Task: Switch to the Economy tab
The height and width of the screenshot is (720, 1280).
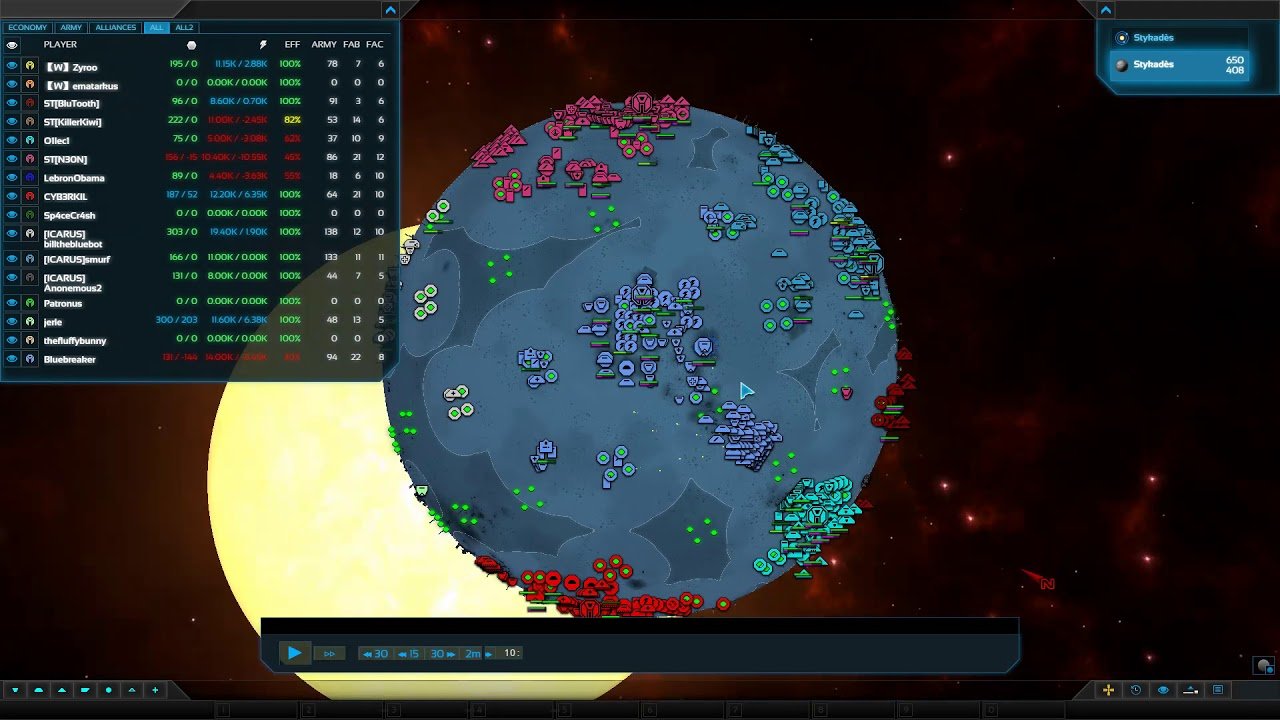Action: 28,27
